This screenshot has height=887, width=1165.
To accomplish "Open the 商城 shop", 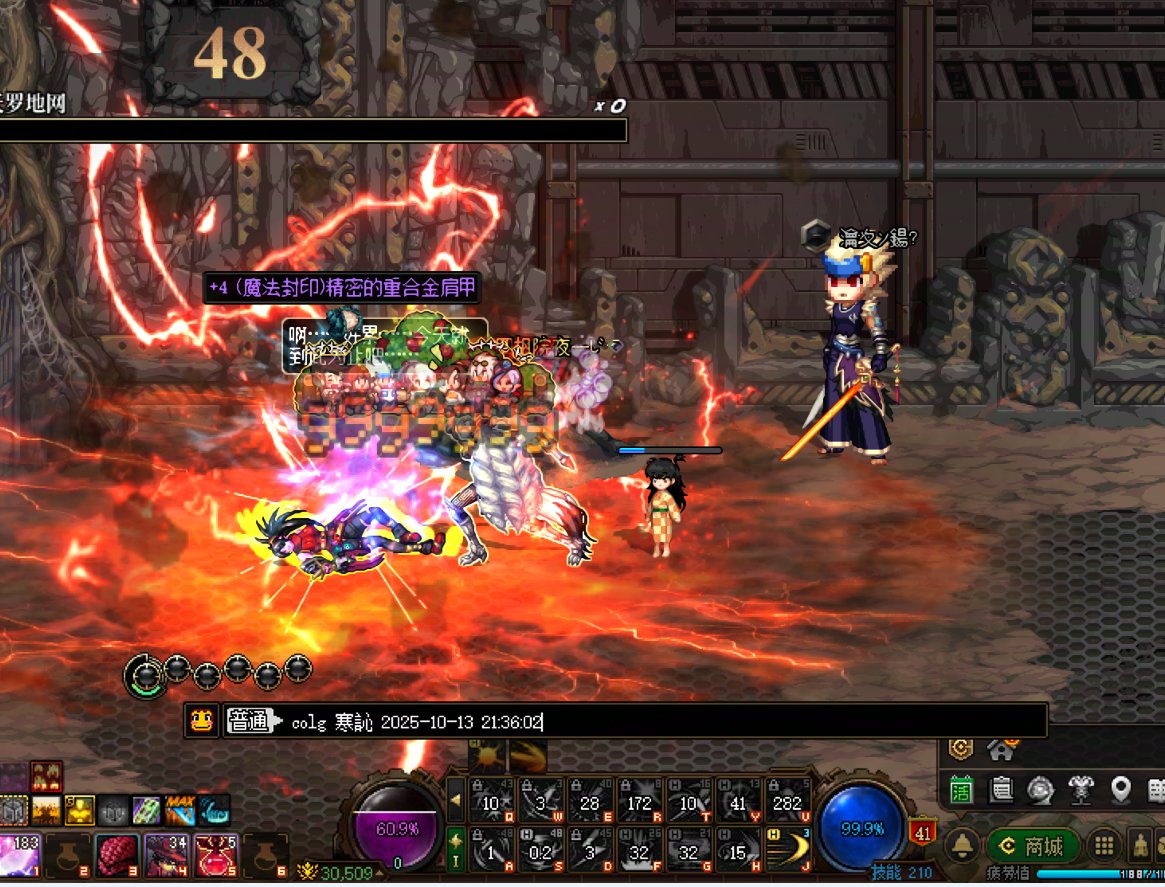I will (x=1034, y=846).
